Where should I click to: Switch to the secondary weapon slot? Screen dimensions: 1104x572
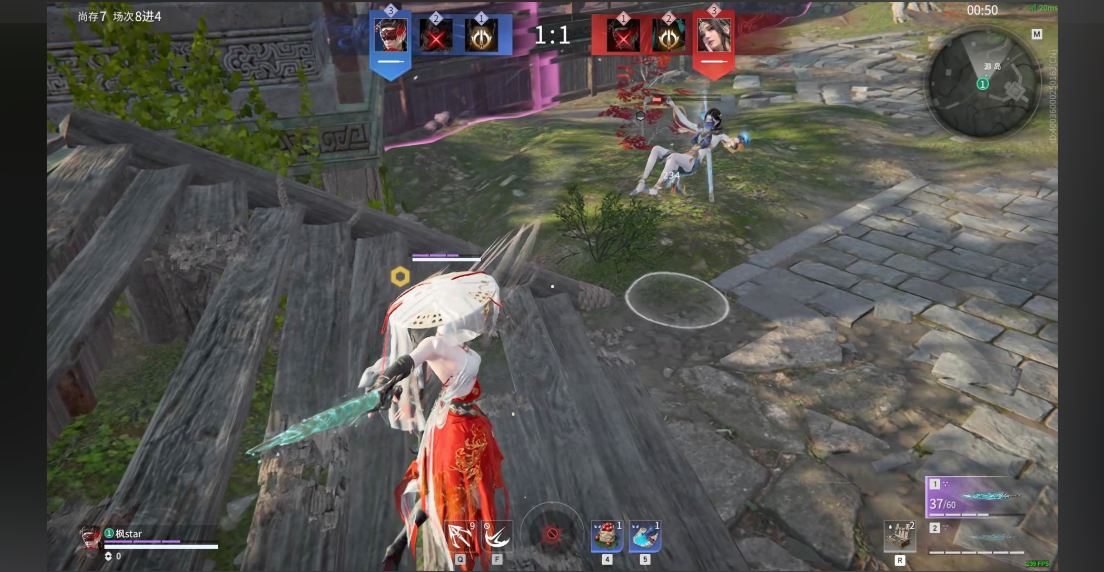click(x=975, y=537)
